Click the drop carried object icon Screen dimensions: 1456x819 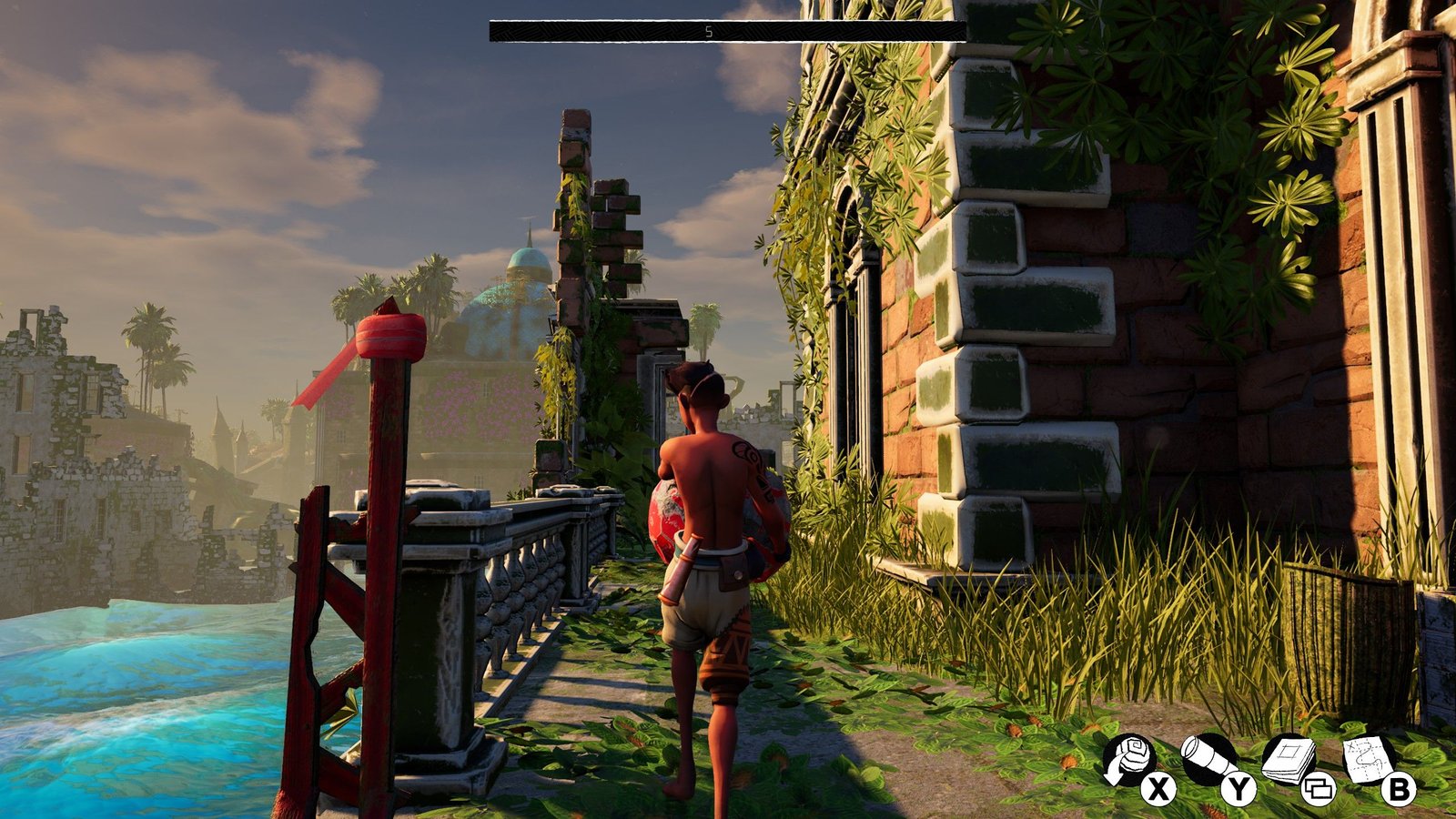1129,761
